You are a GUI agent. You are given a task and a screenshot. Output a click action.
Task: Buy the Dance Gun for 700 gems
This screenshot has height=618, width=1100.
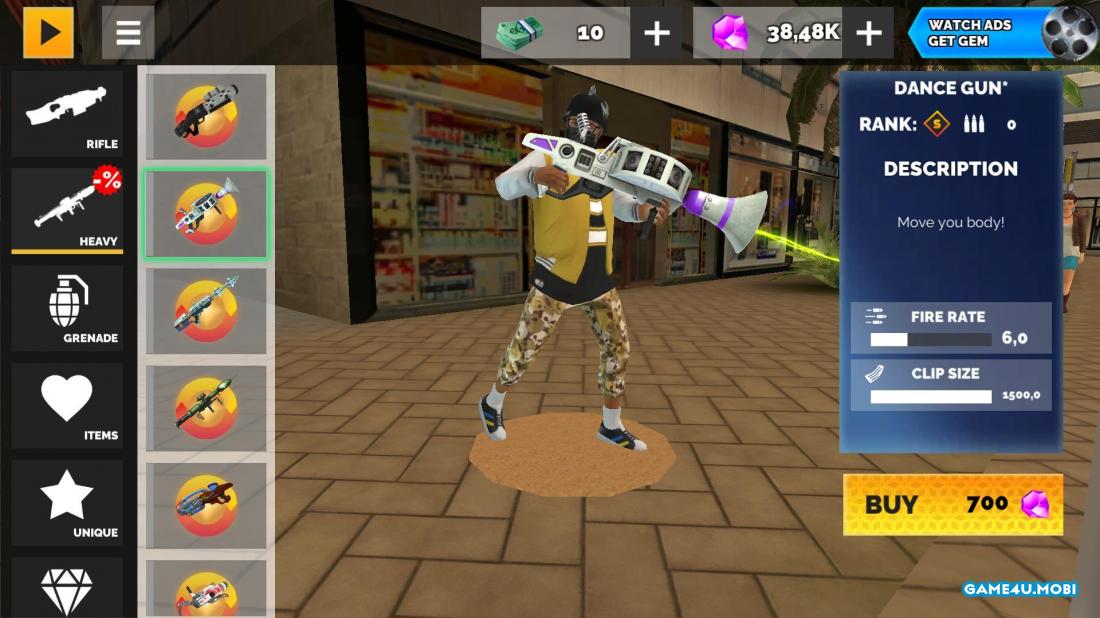point(952,504)
